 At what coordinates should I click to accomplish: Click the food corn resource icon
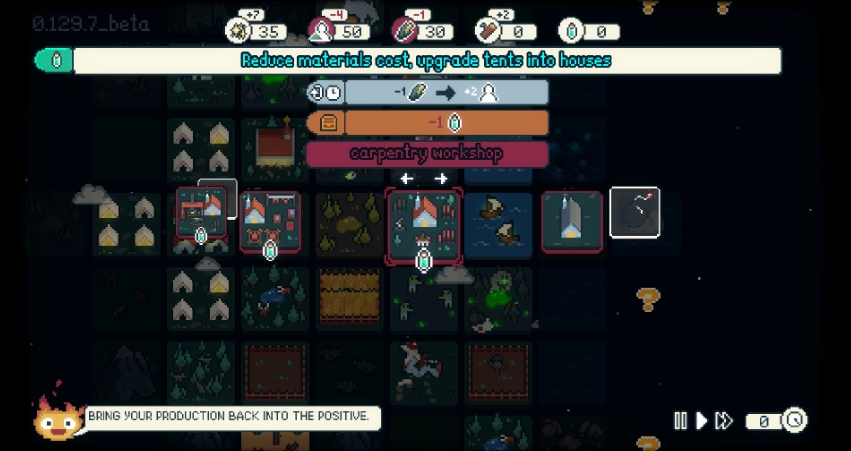click(x=405, y=31)
